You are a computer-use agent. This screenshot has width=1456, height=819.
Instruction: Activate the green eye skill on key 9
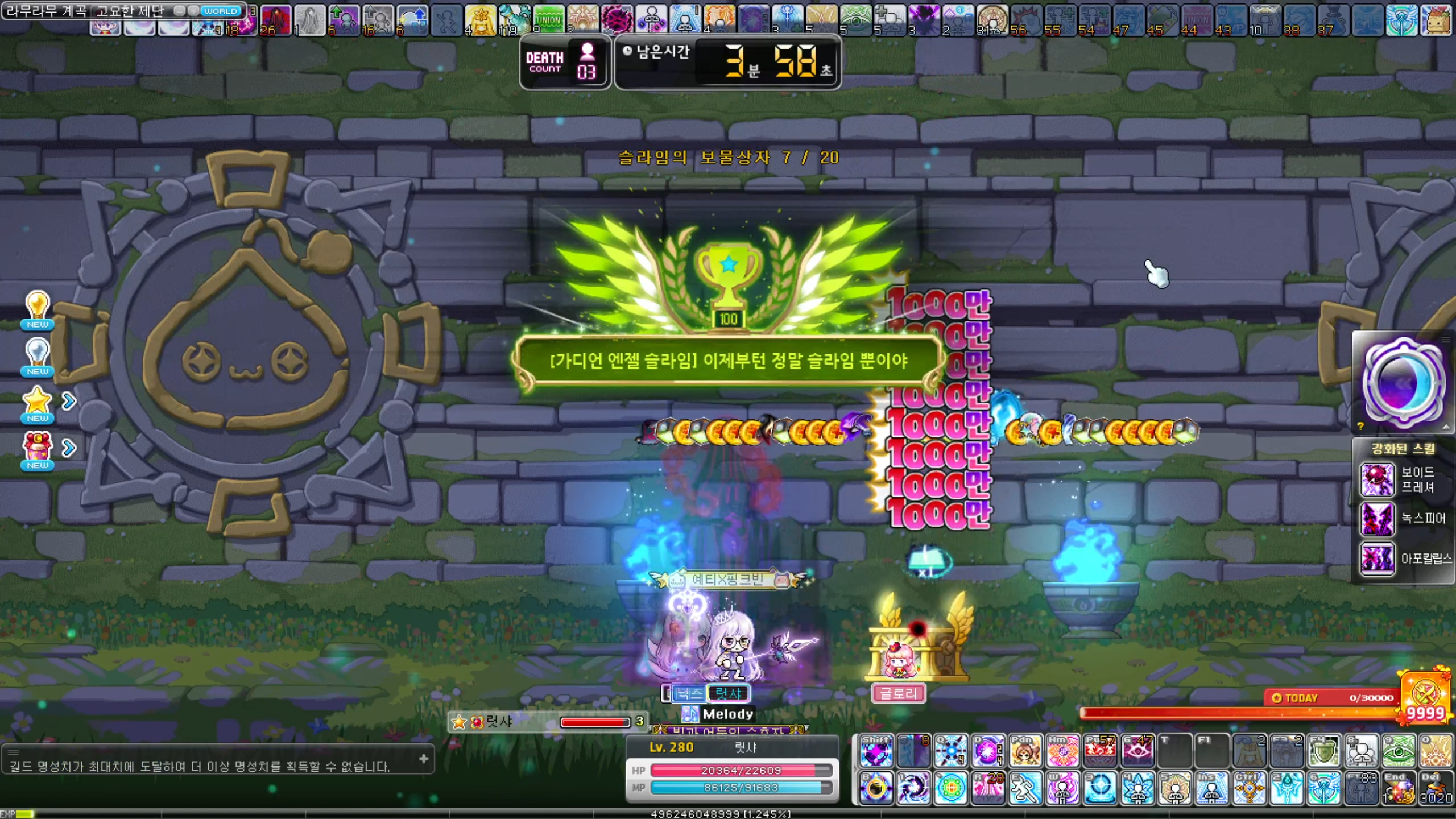[1399, 751]
